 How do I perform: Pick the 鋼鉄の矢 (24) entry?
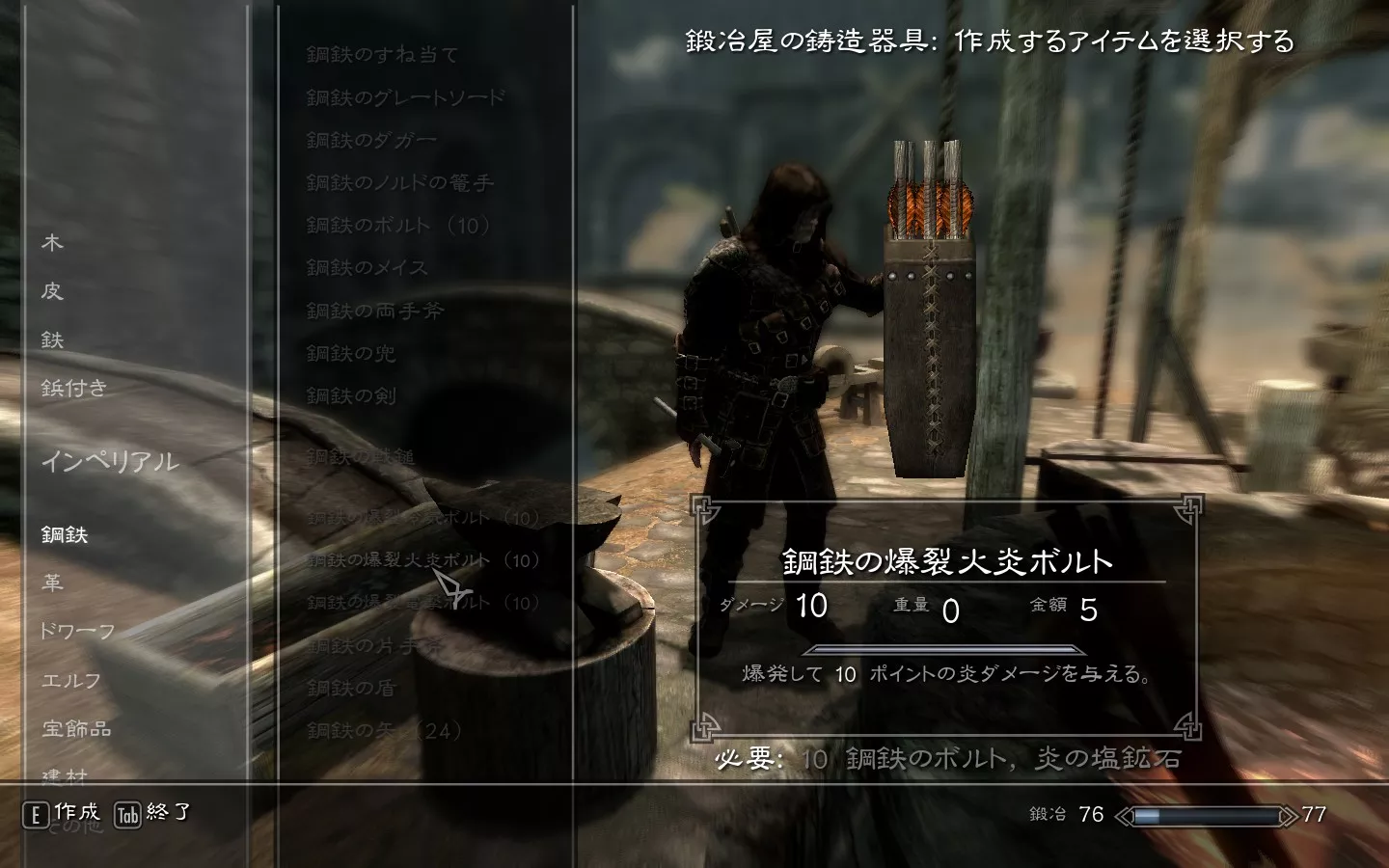coord(384,730)
